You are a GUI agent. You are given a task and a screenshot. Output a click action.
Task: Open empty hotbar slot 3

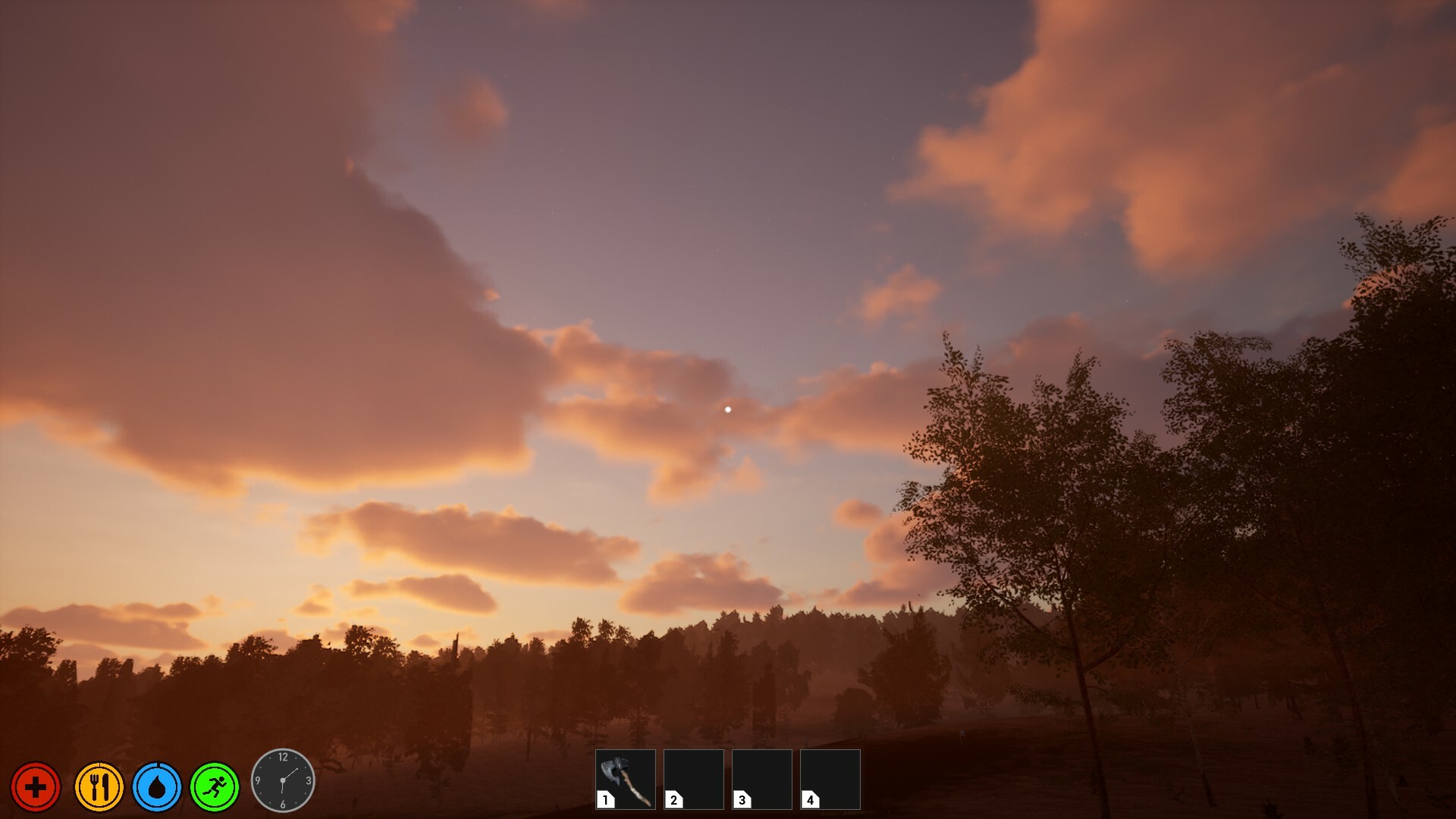(761, 779)
